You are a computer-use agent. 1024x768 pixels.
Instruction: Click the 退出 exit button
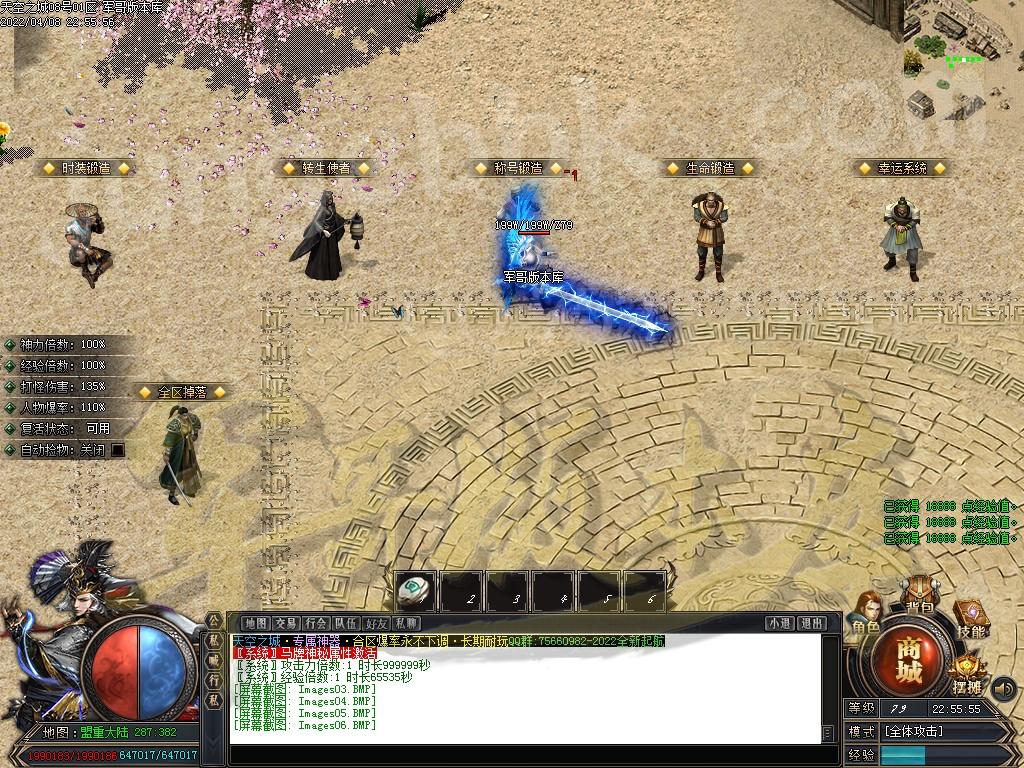(811, 623)
